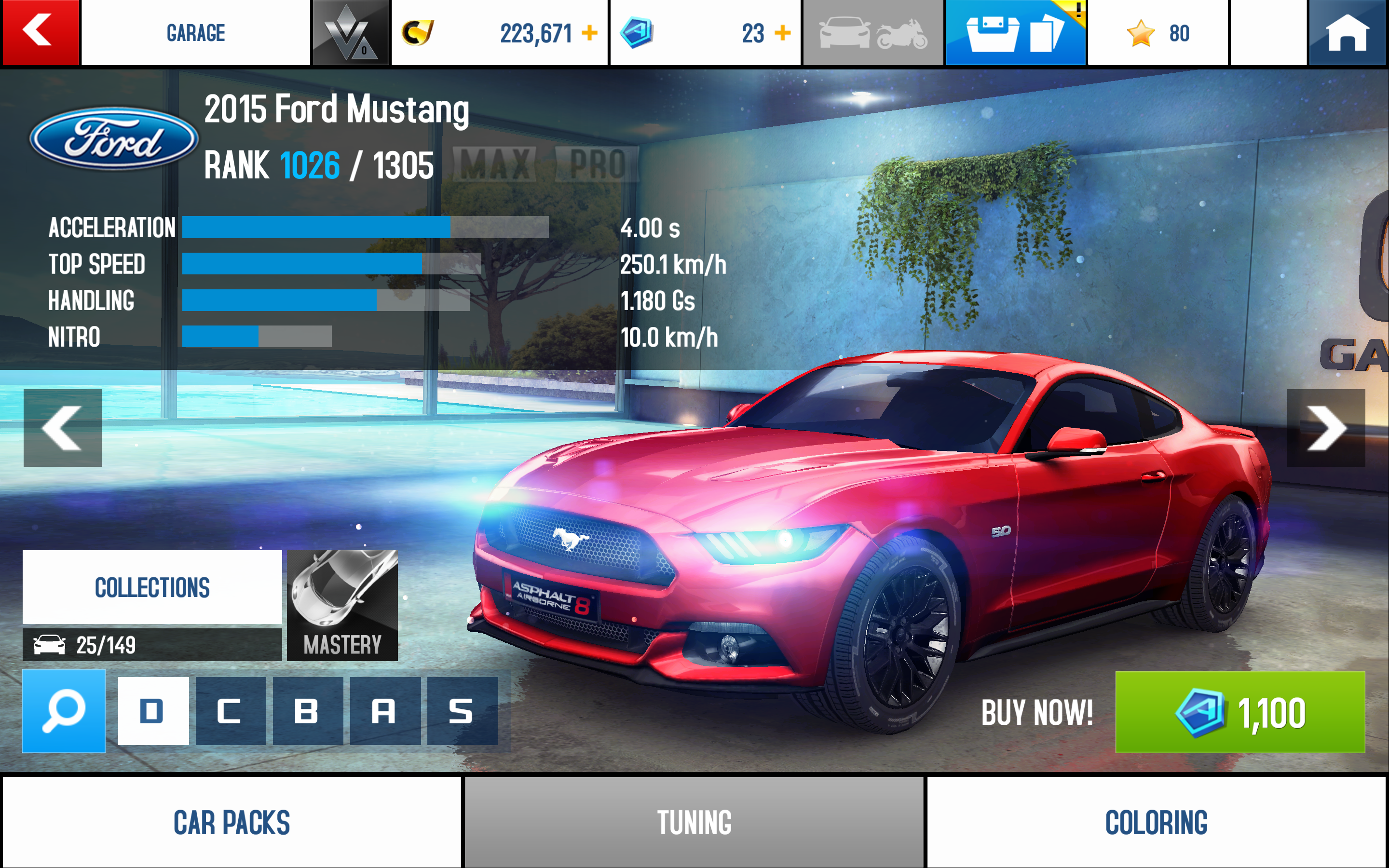Filter to class C cars
This screenshot has width=1389, height=868.
coord(230,711)
